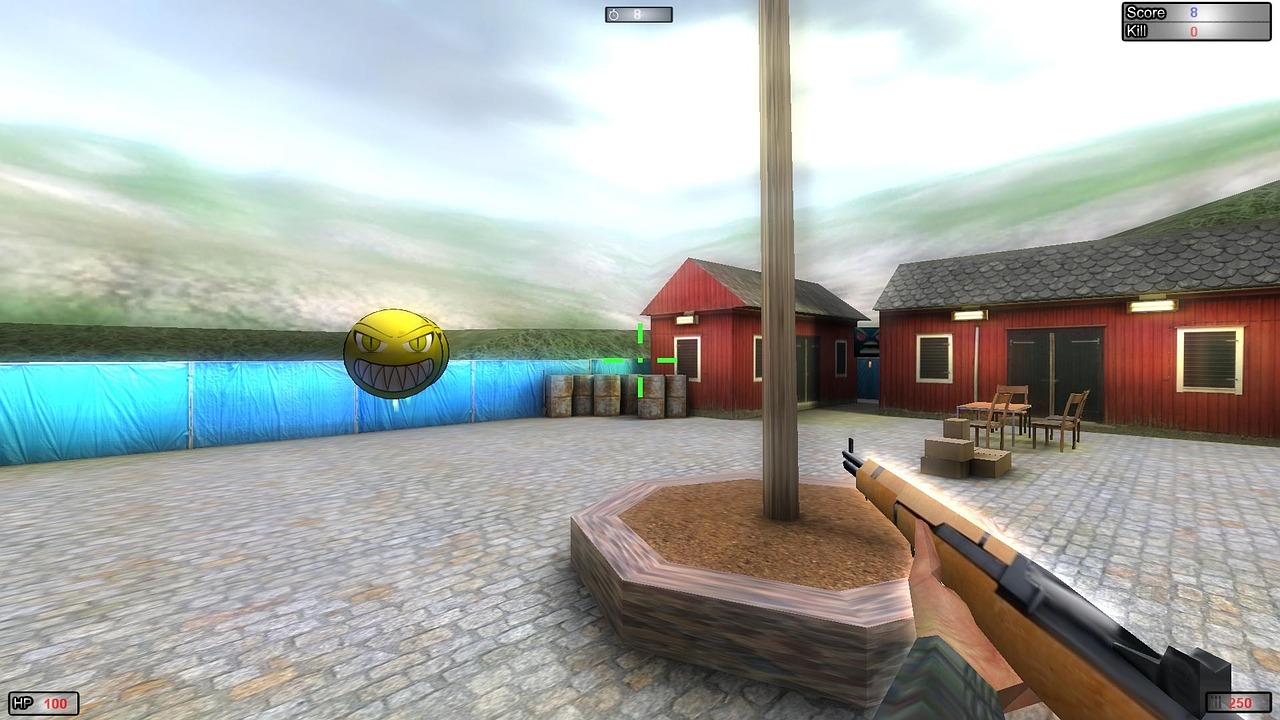Screen dimensions: 1280x720
Task: Click the Kill label in the scoreboard panel
Action: [1138, 30]
